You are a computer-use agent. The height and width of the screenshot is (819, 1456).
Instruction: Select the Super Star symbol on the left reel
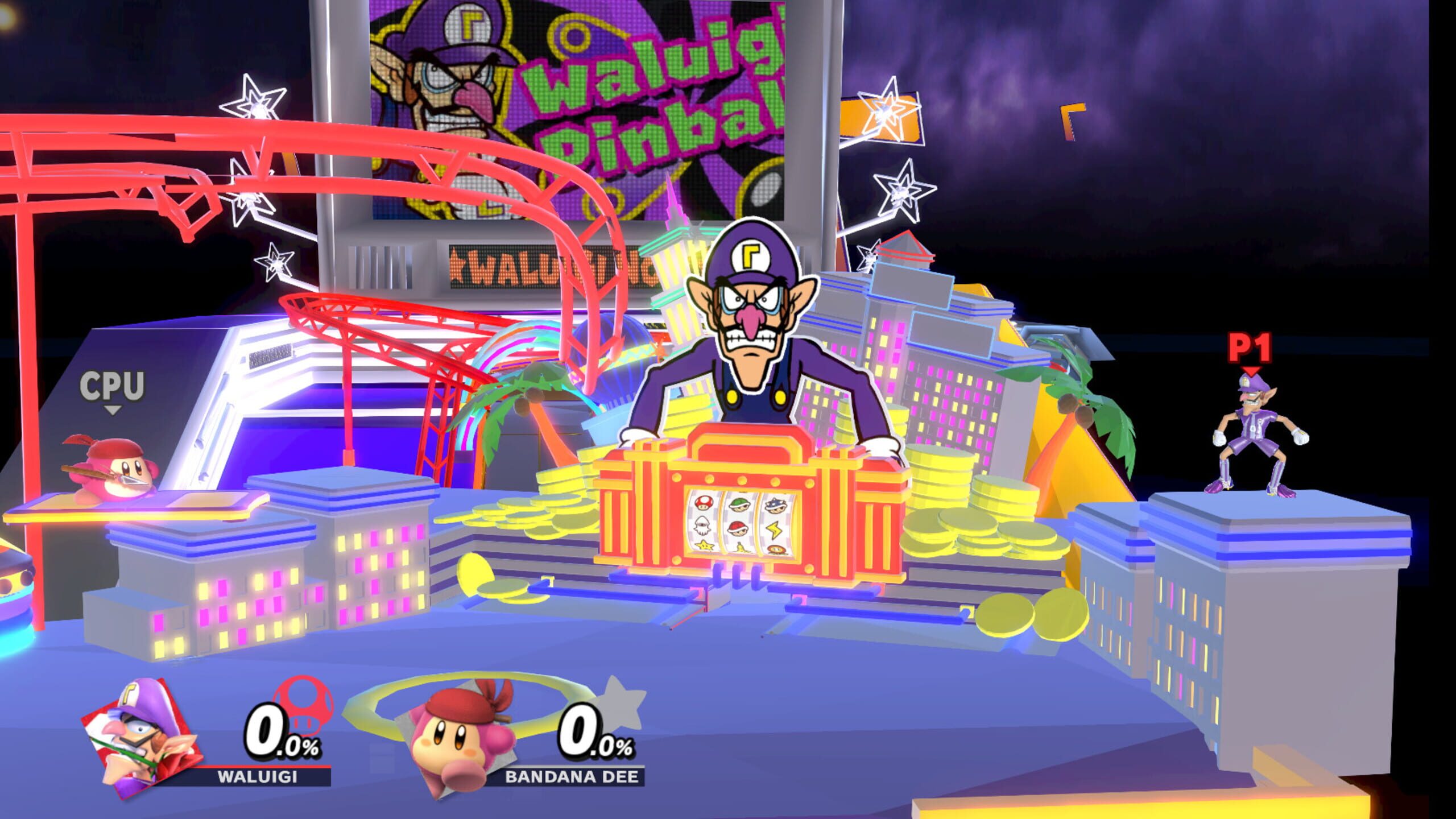pyautogui.click(x=705, y=545)
